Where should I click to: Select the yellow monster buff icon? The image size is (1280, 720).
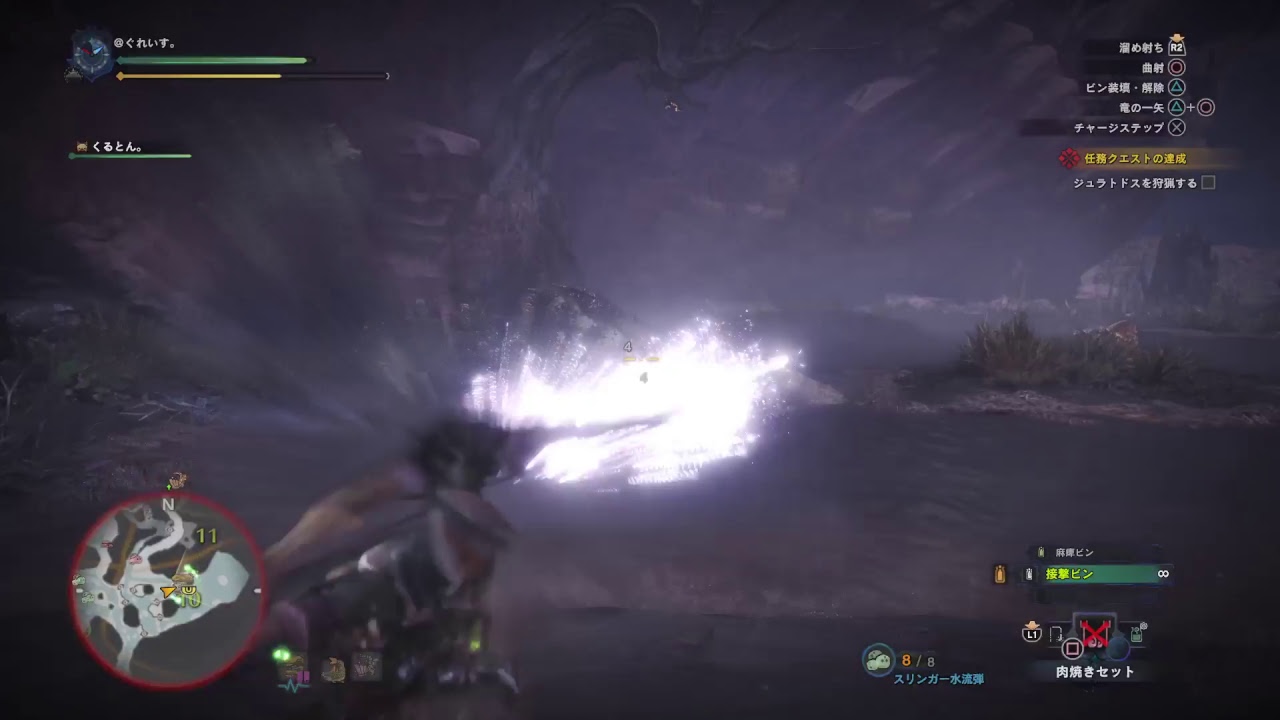click(x=334, y=668)
